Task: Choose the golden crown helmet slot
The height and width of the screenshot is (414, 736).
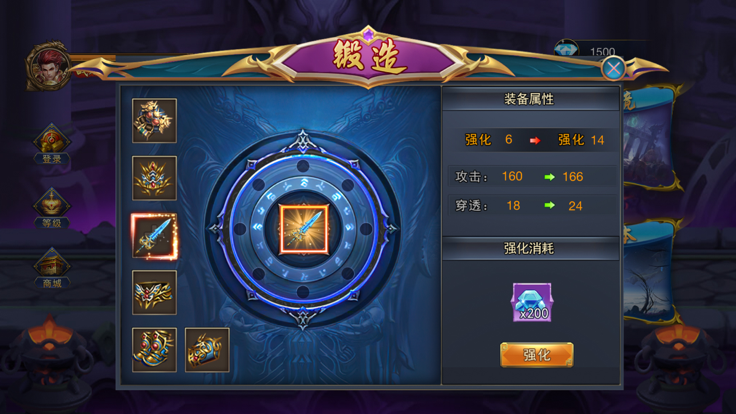Action: point(154,178)
